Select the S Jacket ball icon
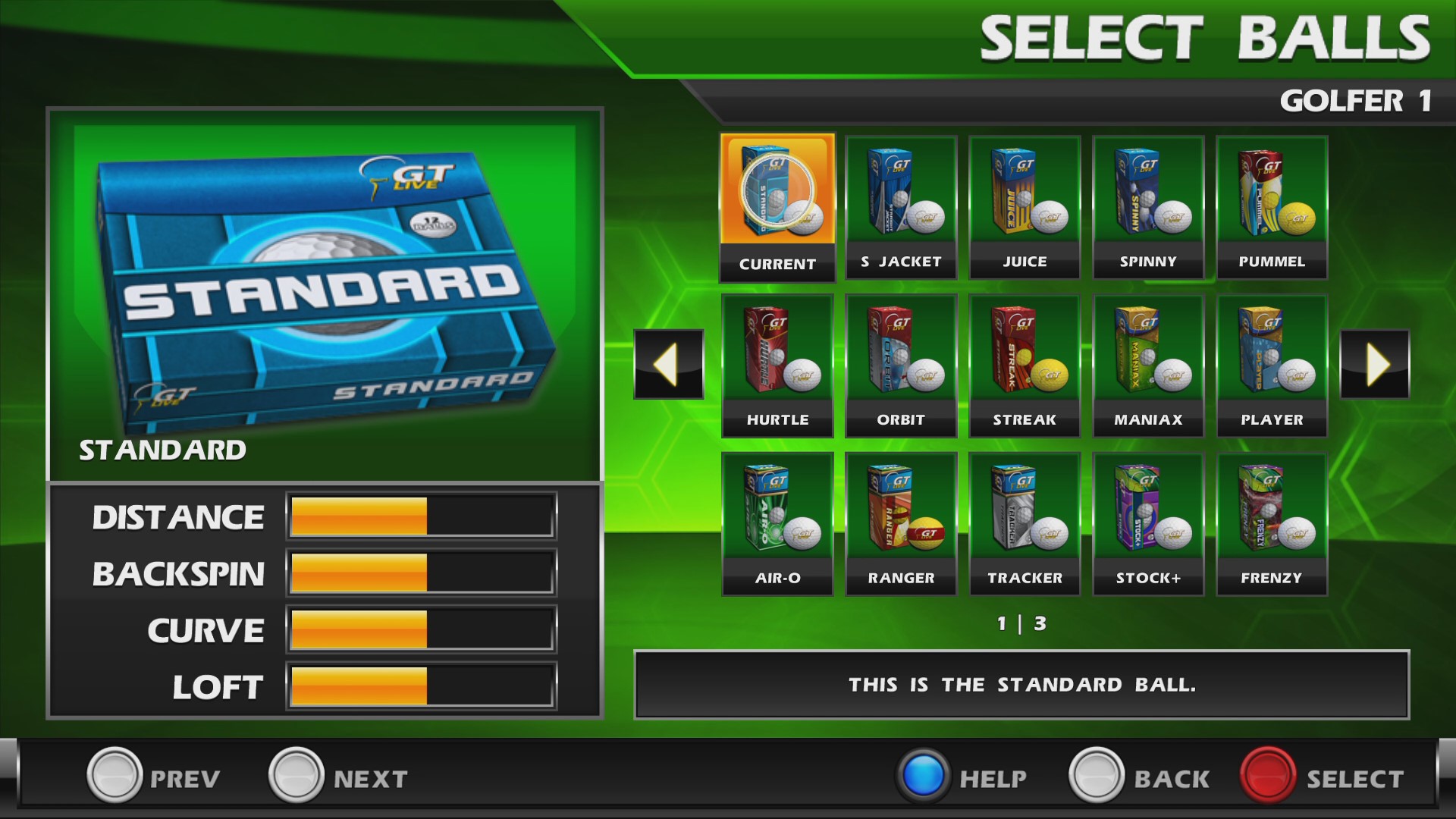This screenshot has height=819, width=1456. tap(901, 199)
